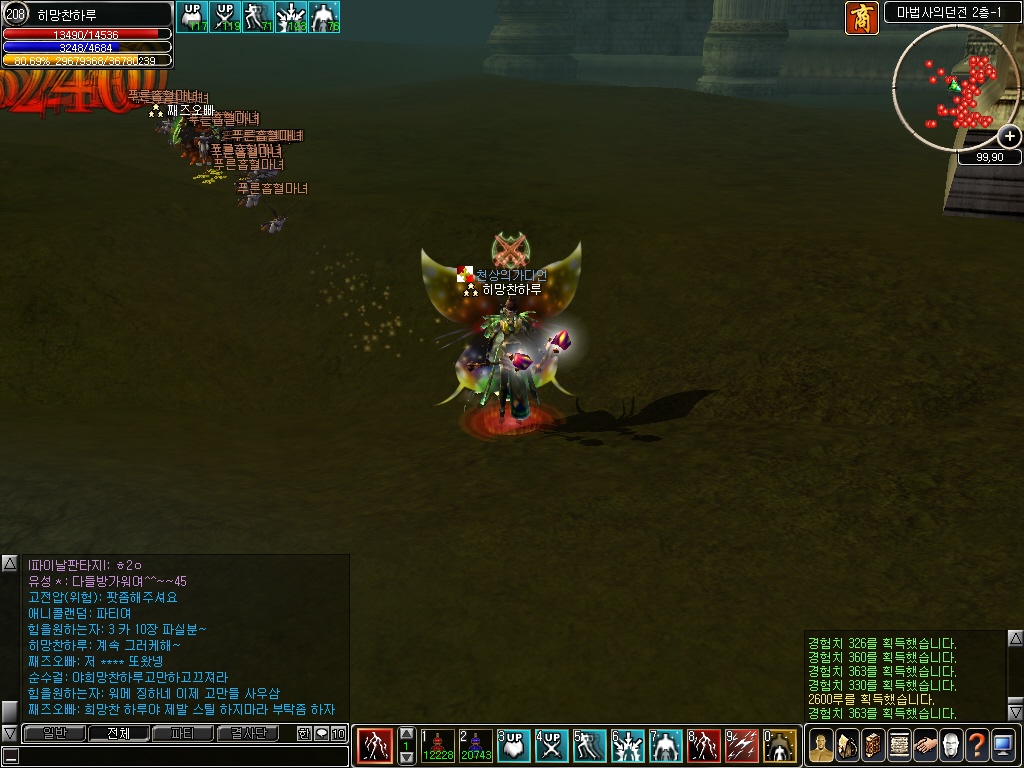Use the red potion in slot 1
The image size is (1024, 768).
438,746
